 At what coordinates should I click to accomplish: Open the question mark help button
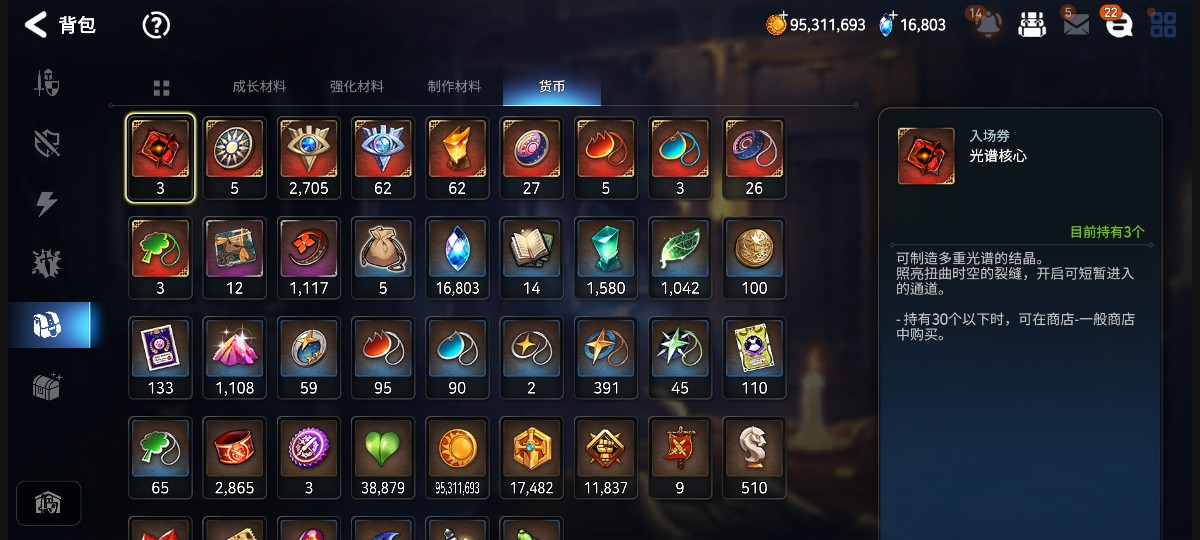[156, 25]
